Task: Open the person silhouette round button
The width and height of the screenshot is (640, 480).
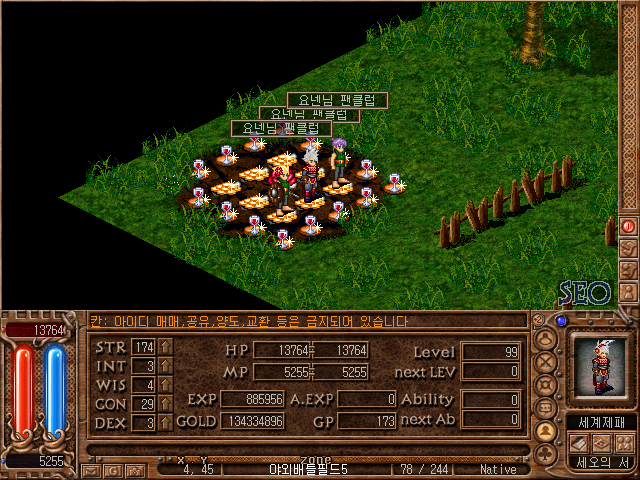Action: click(x=546, y=339)
